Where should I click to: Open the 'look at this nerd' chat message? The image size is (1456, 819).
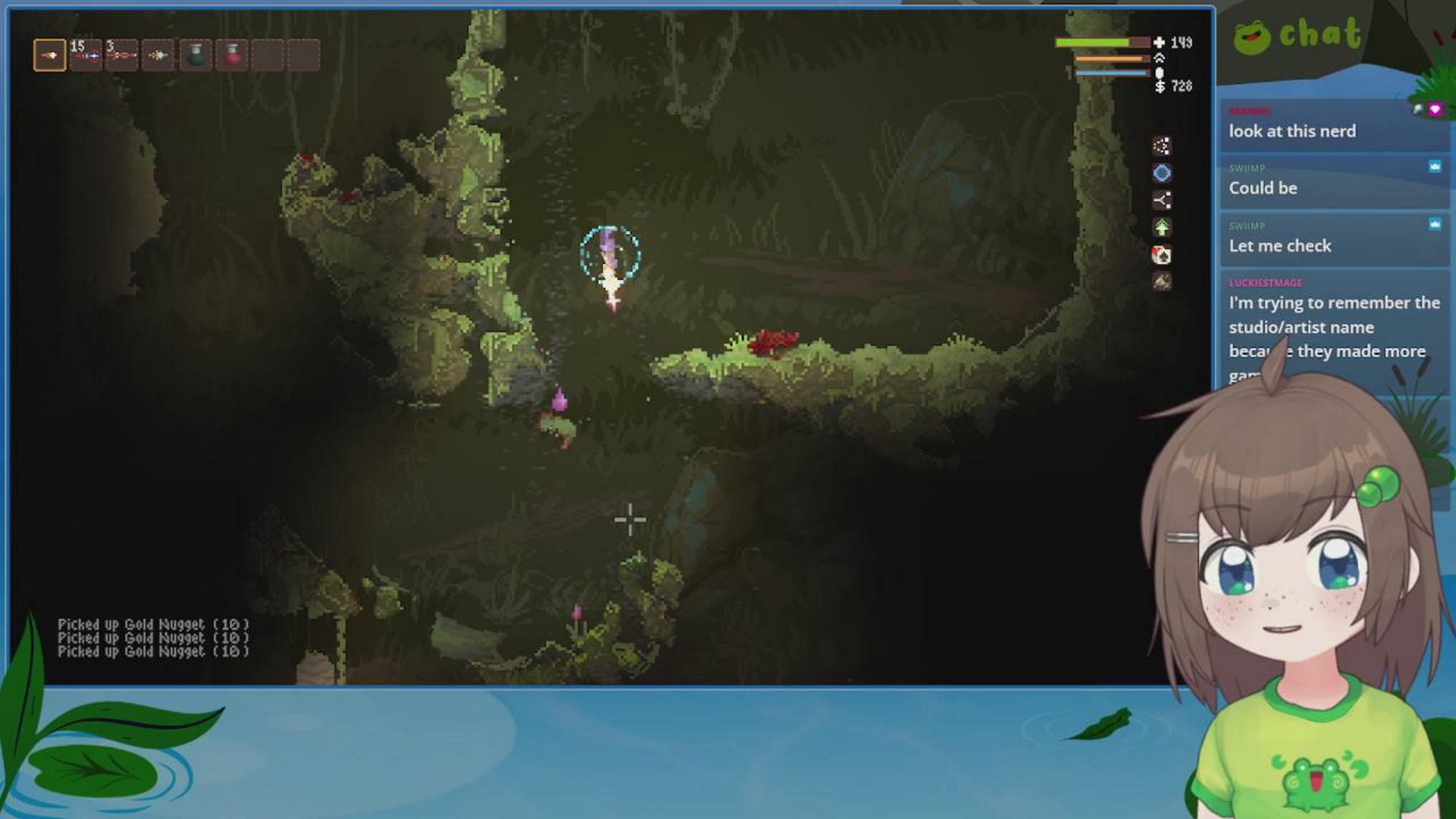[1291, 131]
